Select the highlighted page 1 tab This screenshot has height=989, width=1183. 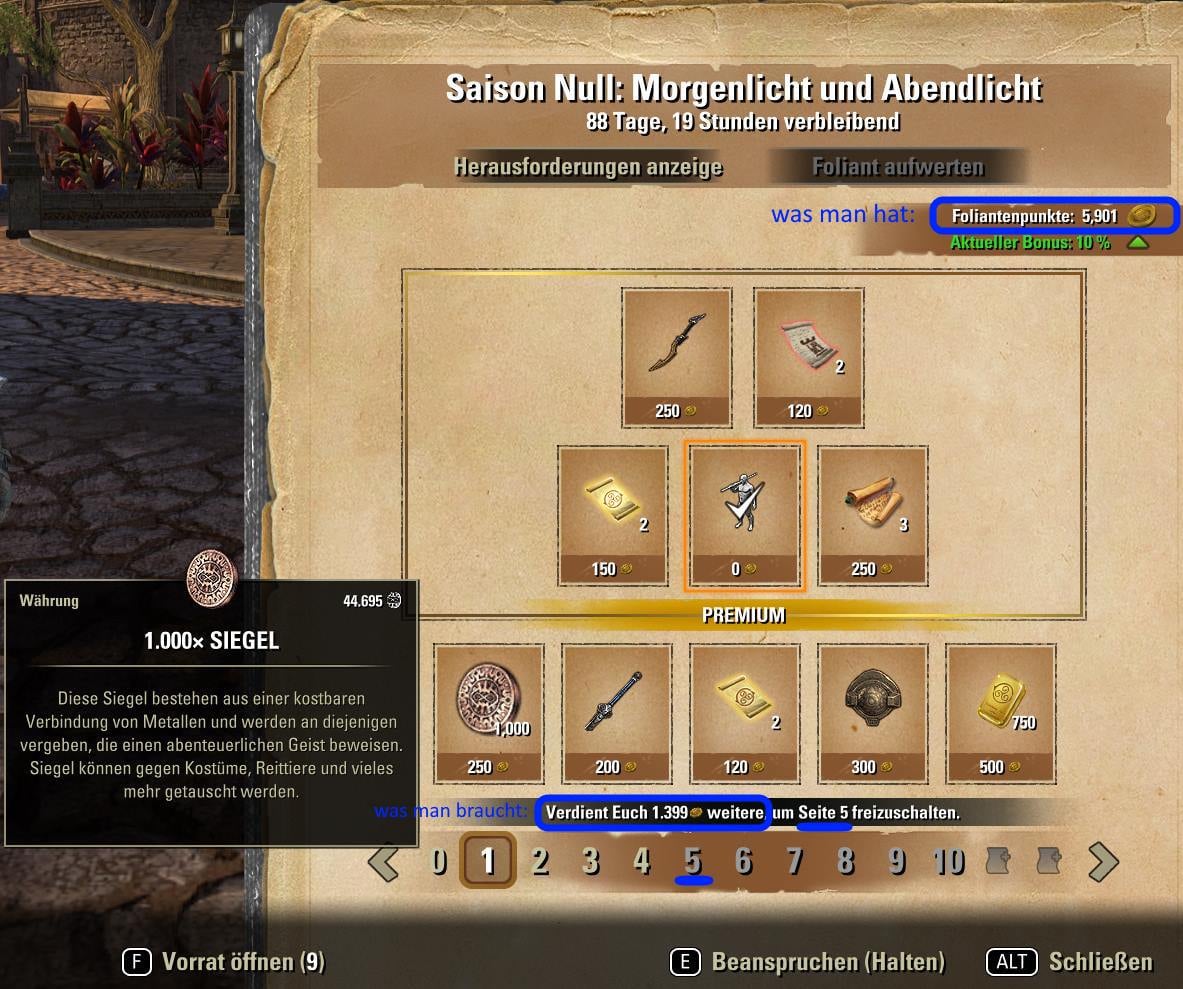point(488,861)
